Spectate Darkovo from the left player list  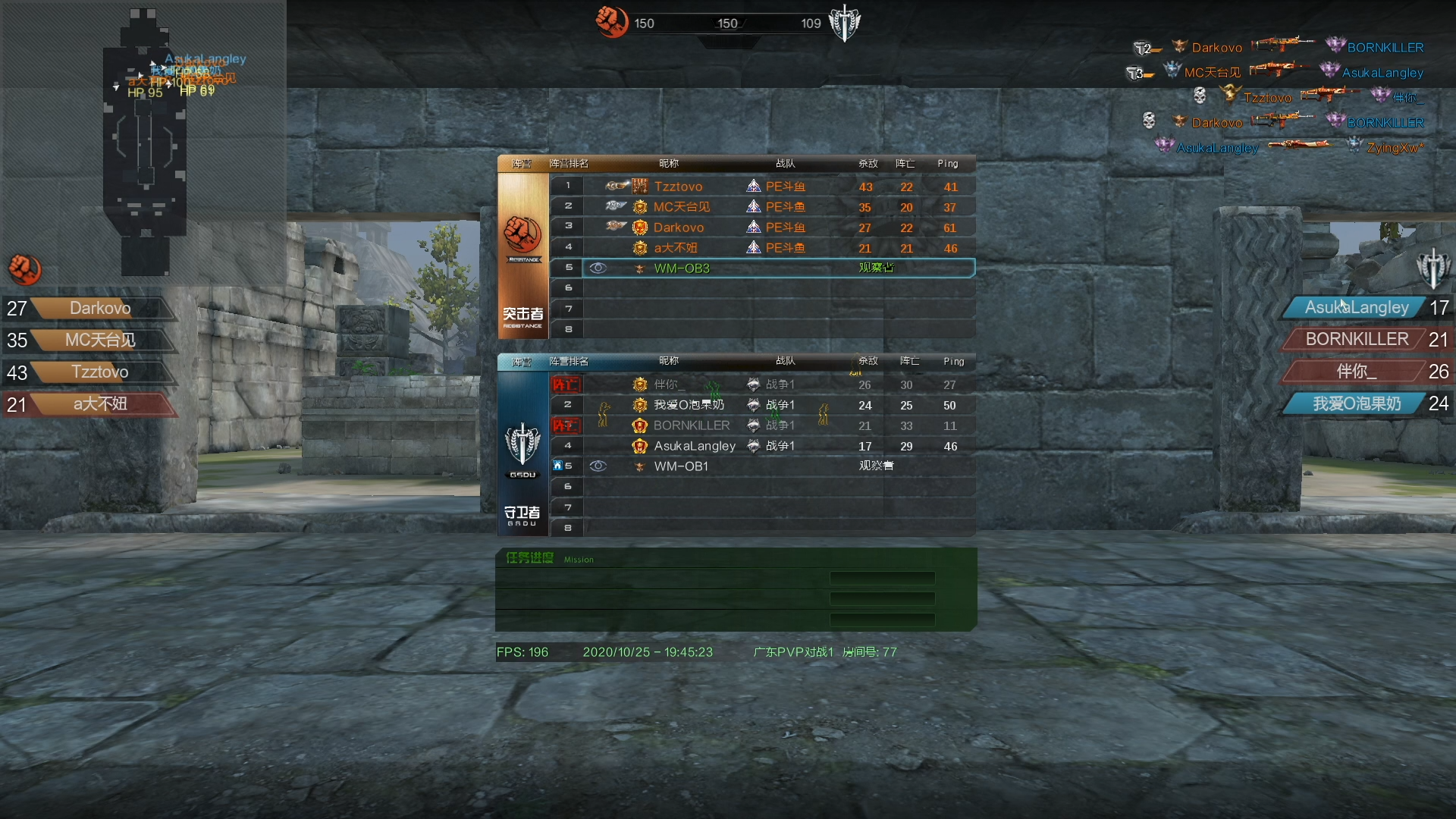[x=100, y=309]
